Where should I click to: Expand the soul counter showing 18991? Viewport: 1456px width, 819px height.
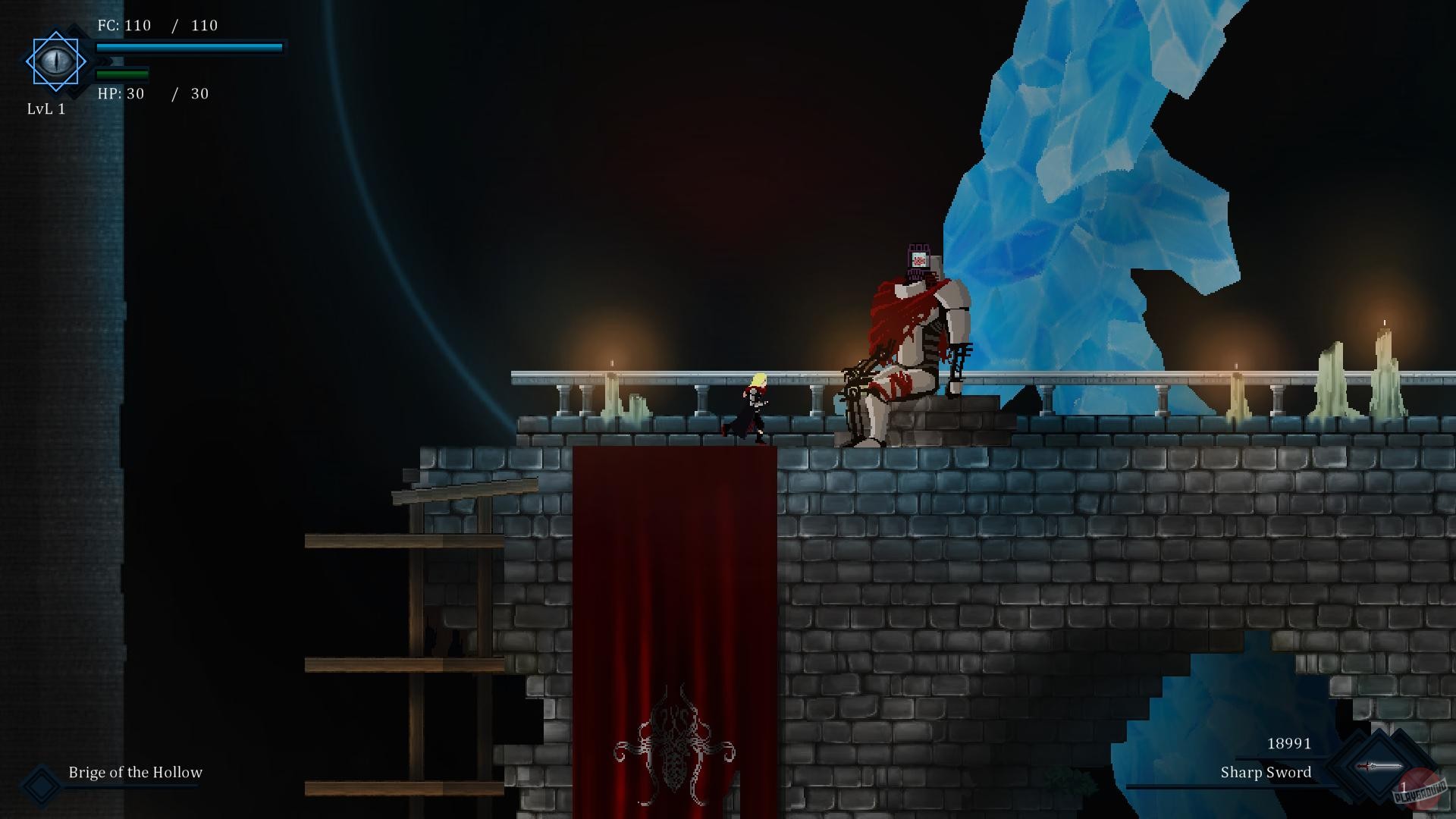coord(1289,744)
